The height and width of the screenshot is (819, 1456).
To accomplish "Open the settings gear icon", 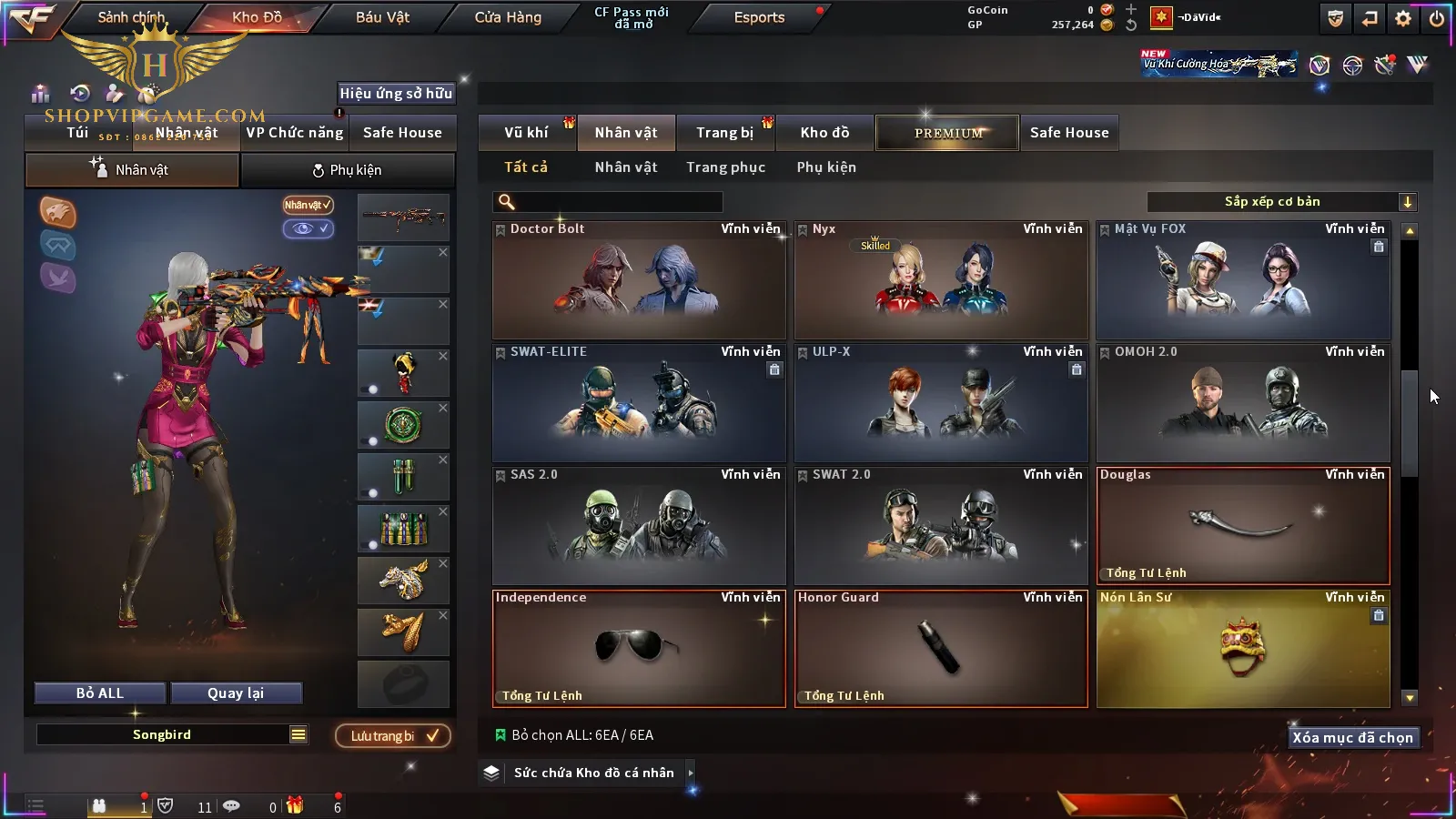I will pyautogui.click(x=1403, y=18).
